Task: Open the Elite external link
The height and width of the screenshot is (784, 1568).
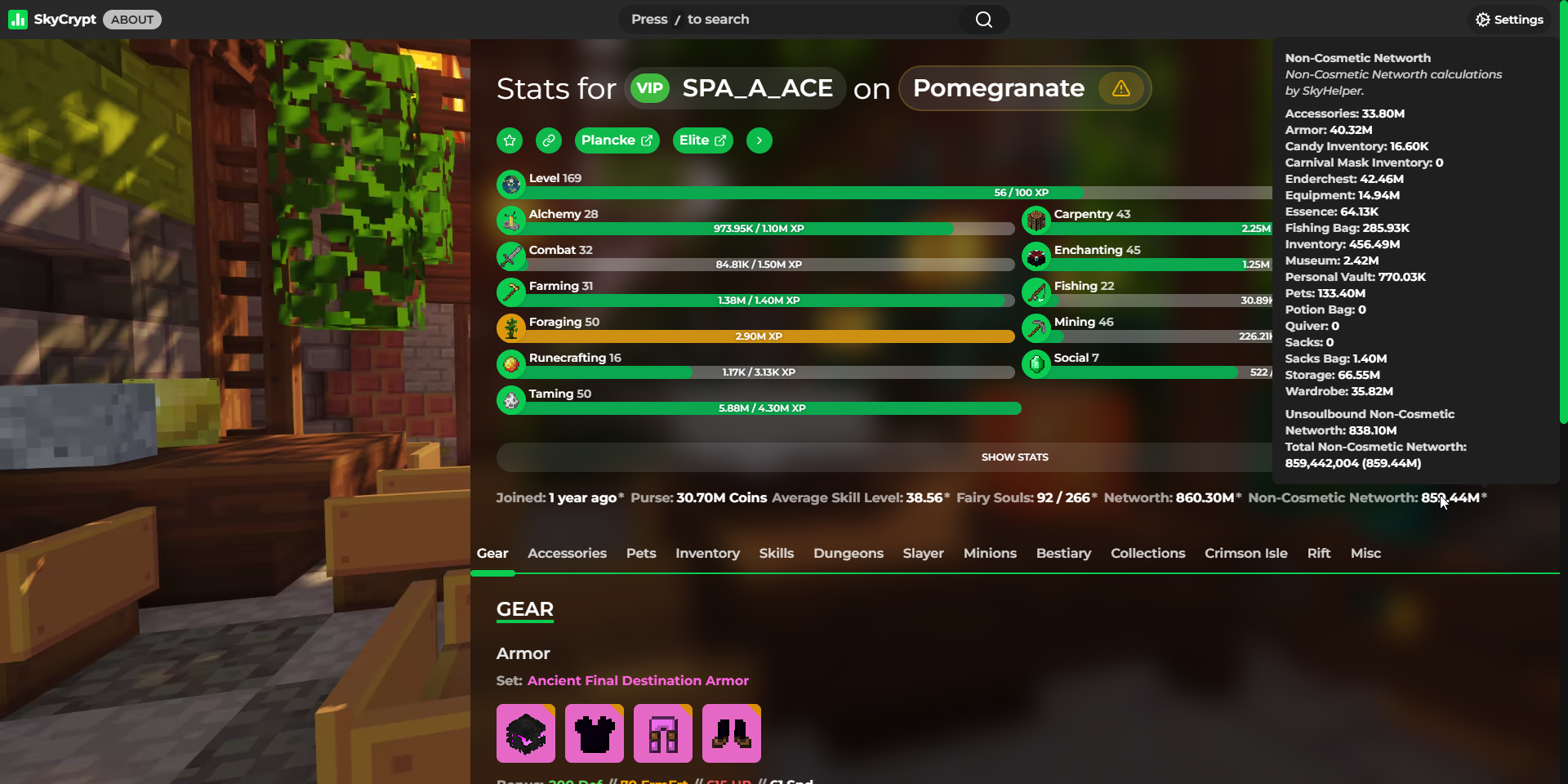Action: tap(702, 140)
